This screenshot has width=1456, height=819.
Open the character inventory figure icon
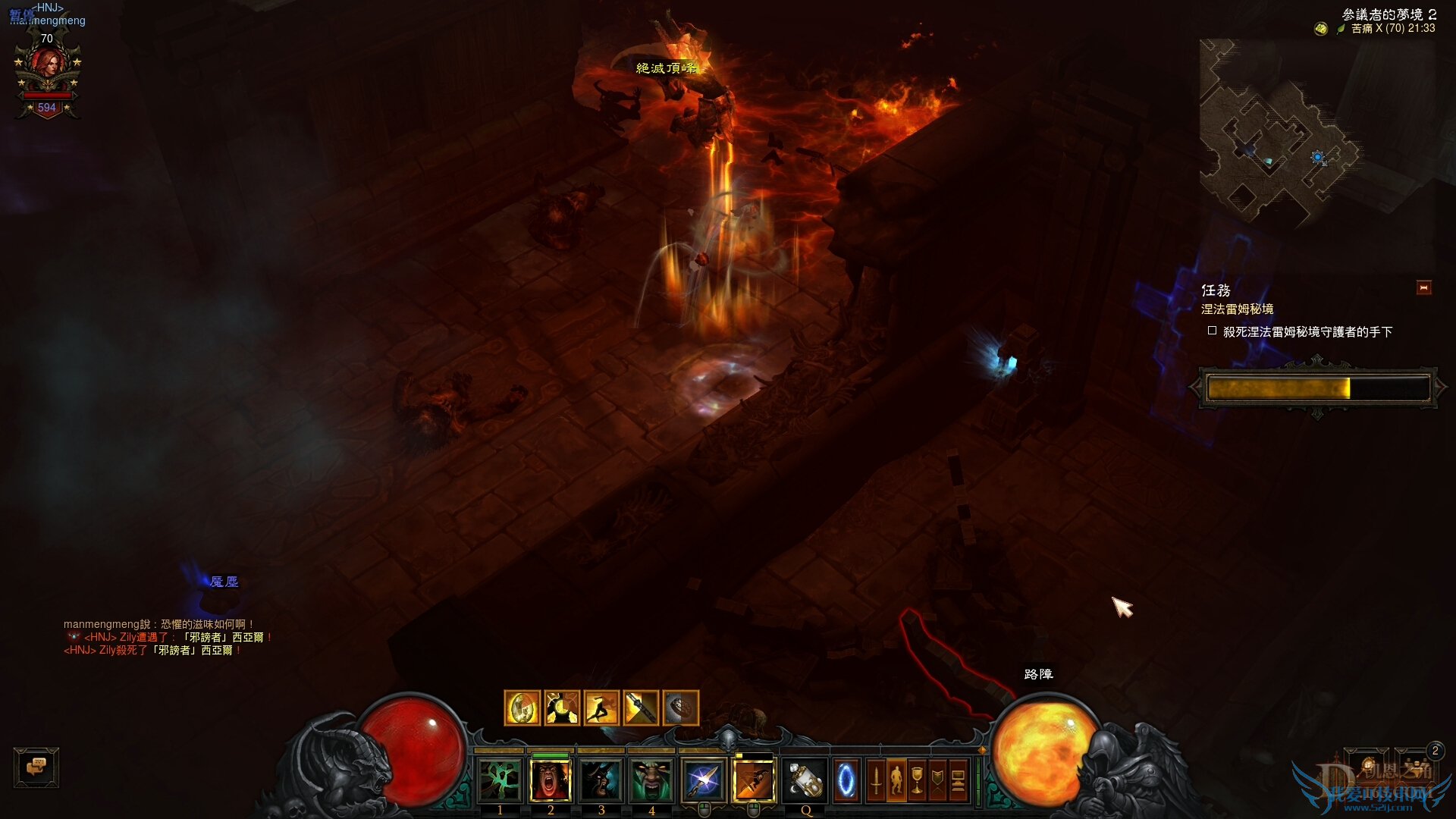point(896,780)
